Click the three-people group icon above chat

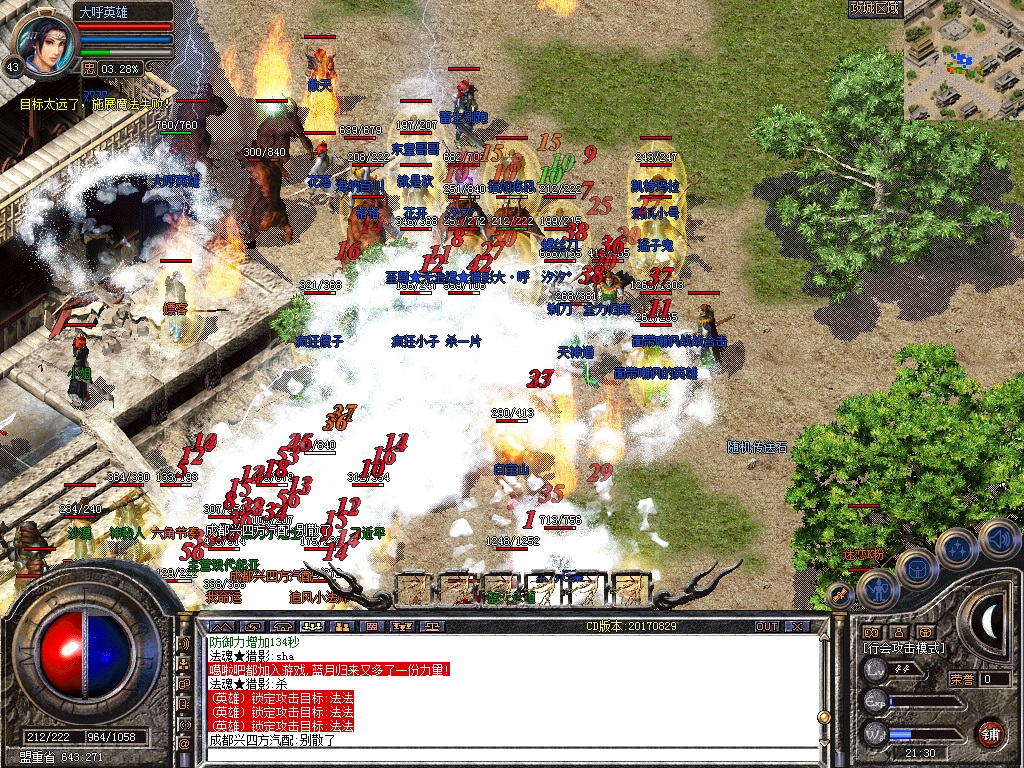tap(315, 626)
